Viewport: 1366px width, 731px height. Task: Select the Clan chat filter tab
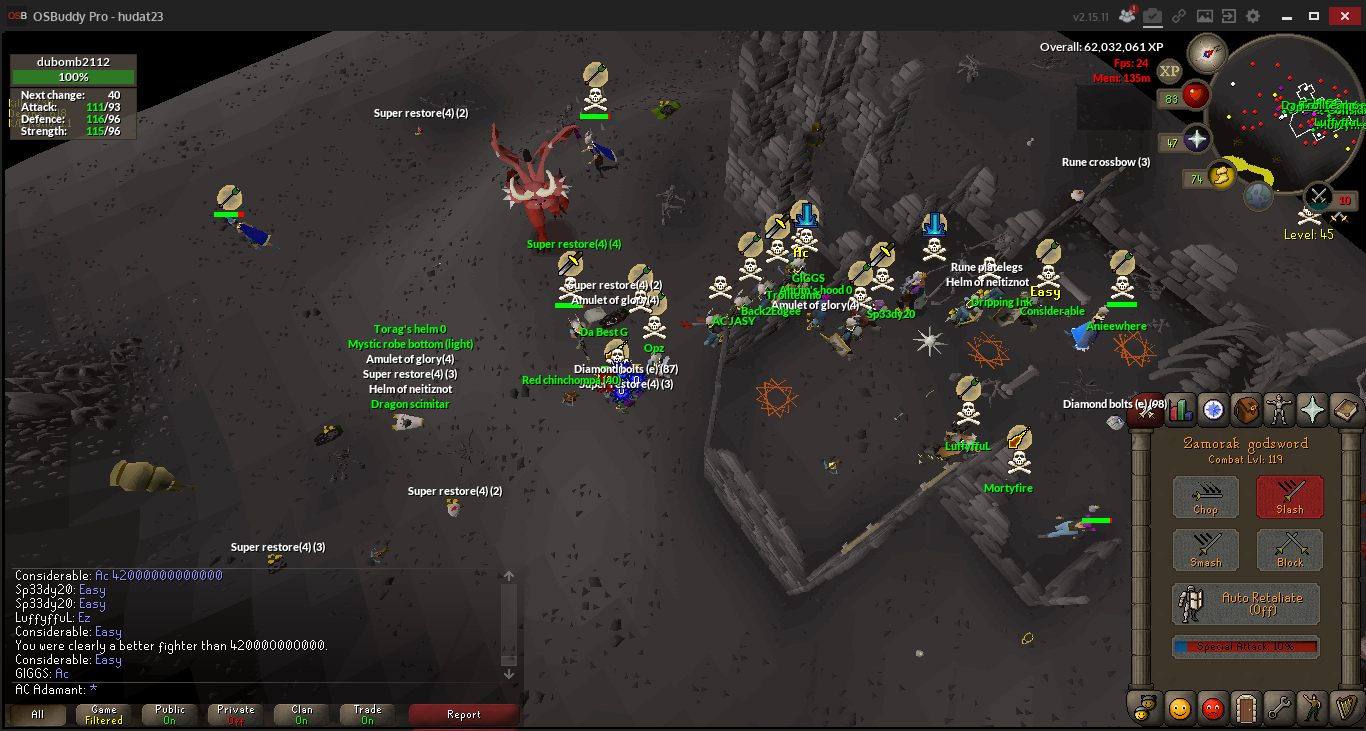(x=301, y=715)
